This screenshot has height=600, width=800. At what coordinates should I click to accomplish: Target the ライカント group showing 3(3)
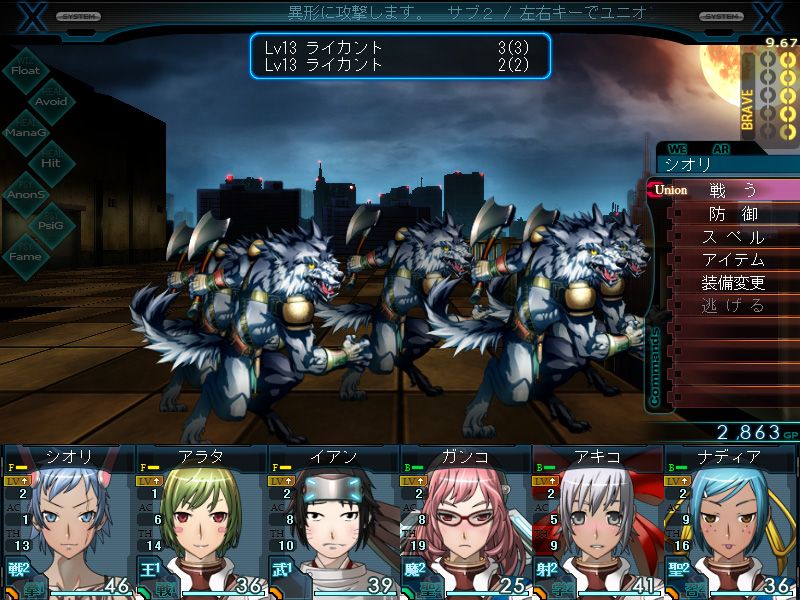400,48
